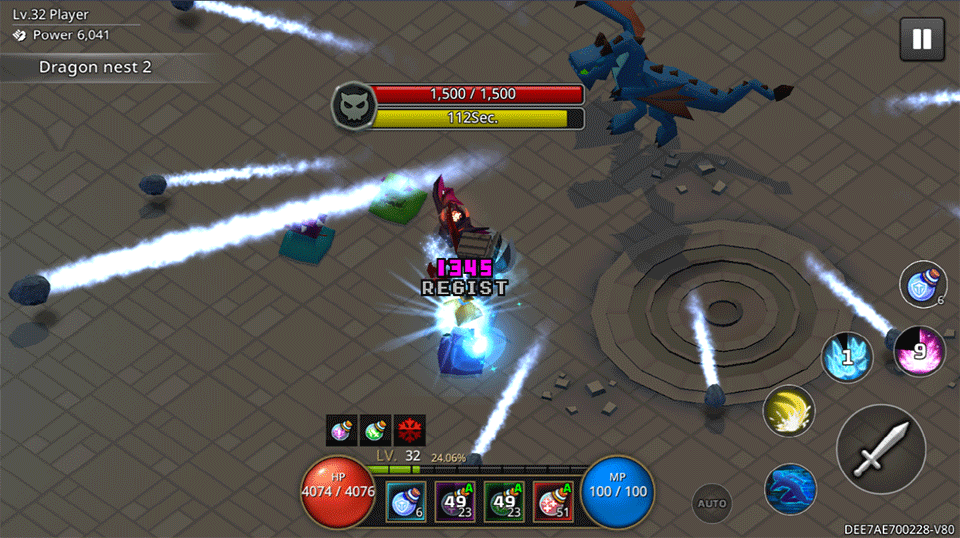Screen dimensions: 960x538
Task: Drink the red health potion slot
Action: [x=553, y=502]
